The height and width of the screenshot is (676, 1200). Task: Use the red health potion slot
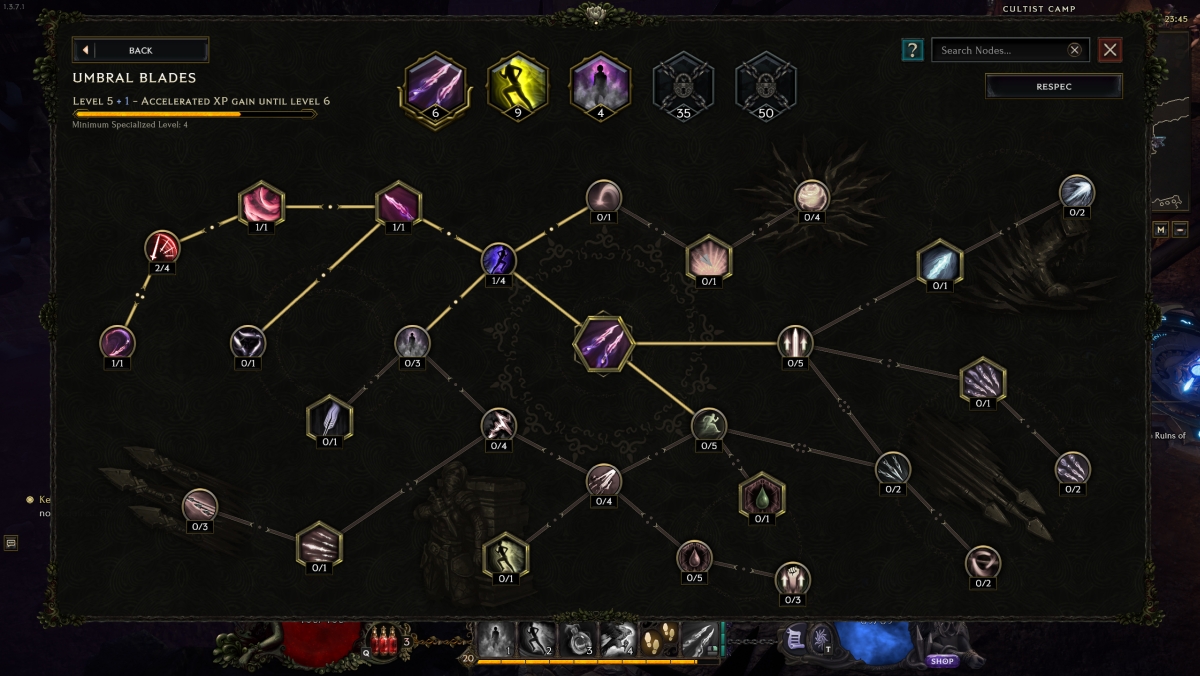click(383, 640)
